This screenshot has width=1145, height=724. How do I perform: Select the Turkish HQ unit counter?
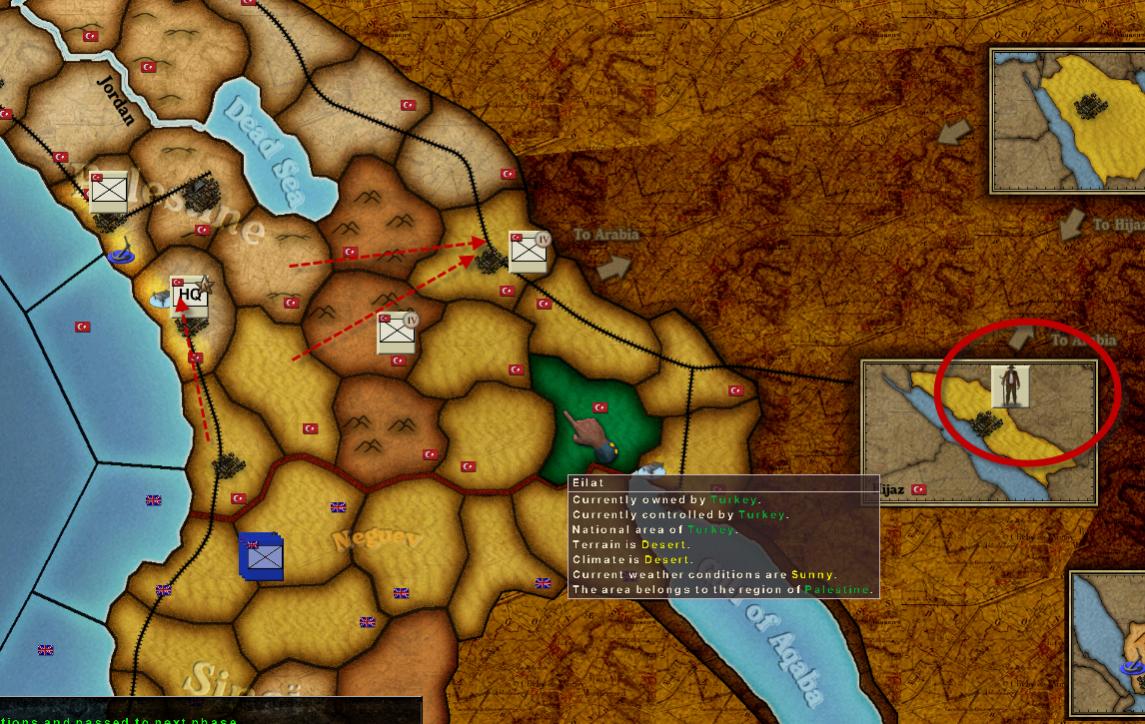coord(189,296)
